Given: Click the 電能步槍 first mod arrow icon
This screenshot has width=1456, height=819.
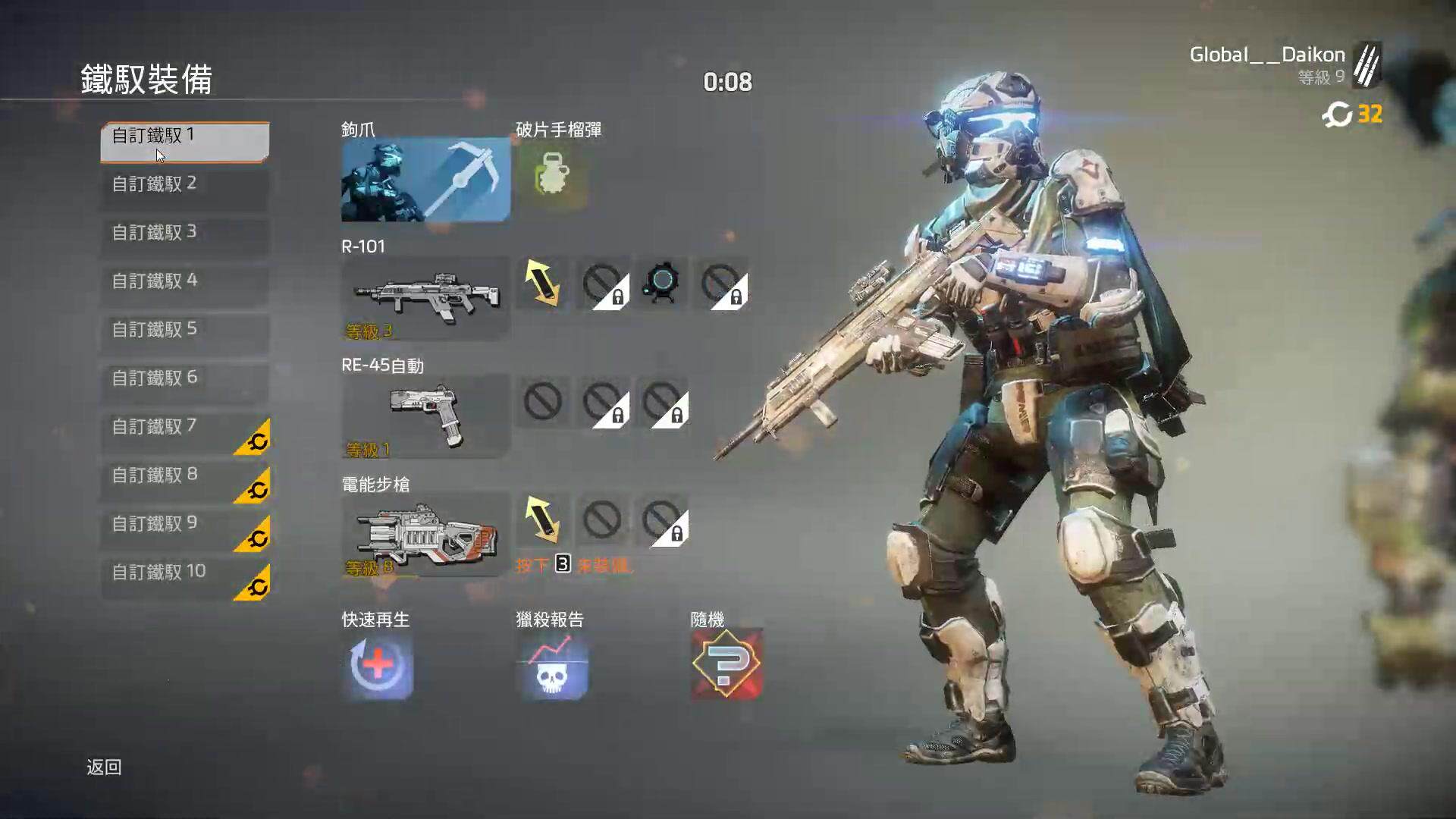Looking at the screenshot, I should point(543,520).
